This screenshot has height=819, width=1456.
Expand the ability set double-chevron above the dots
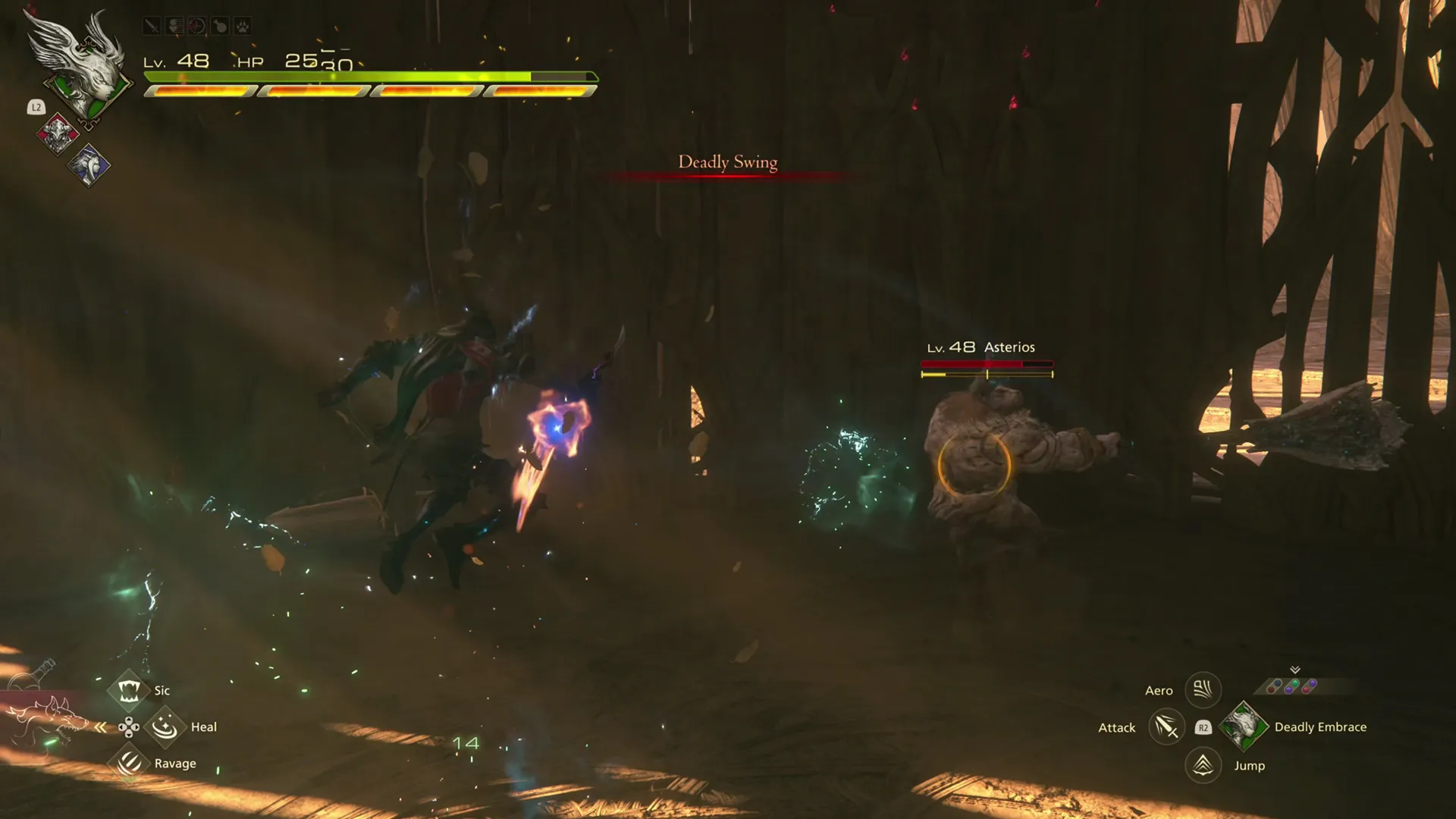(x=1294, y=670)
